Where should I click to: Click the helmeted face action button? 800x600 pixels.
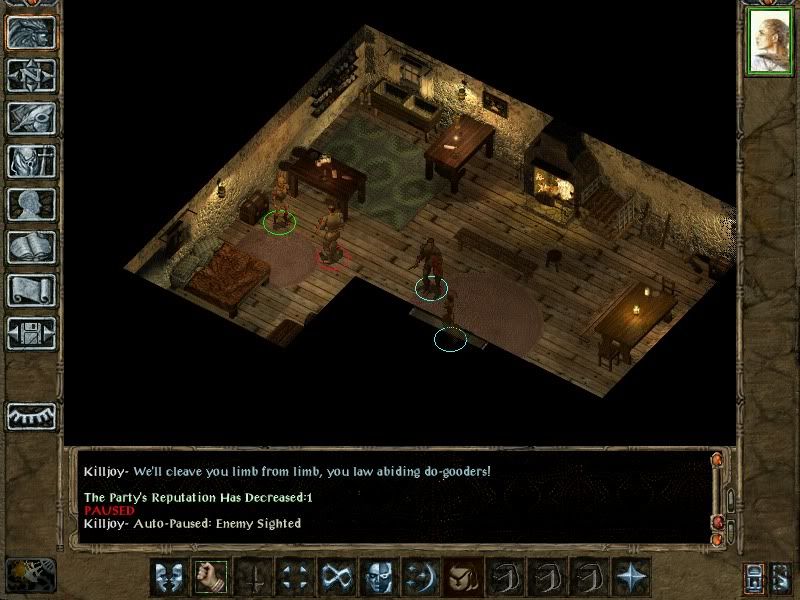point(378,577)
